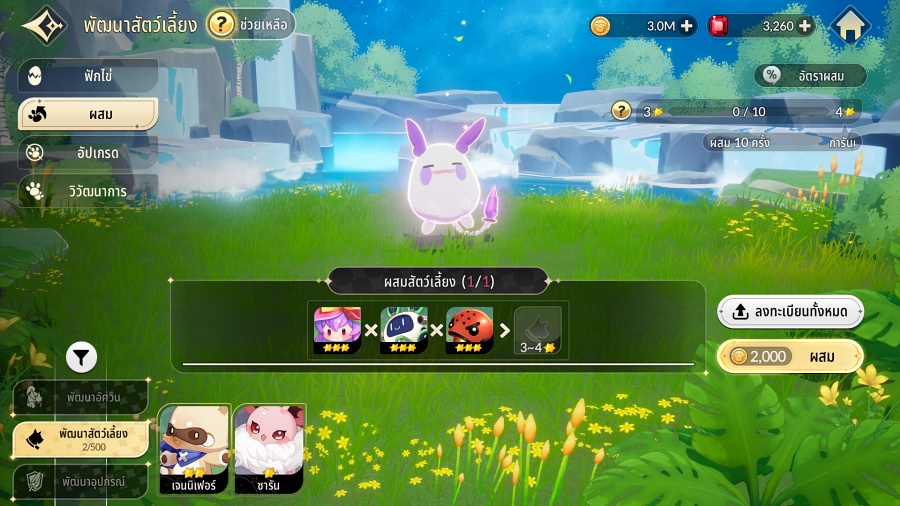The height and width of the screenshot is (506, 900).
Task: Choose the เจนนิเฟอร์ pet card
Action: tap(195, 449)
